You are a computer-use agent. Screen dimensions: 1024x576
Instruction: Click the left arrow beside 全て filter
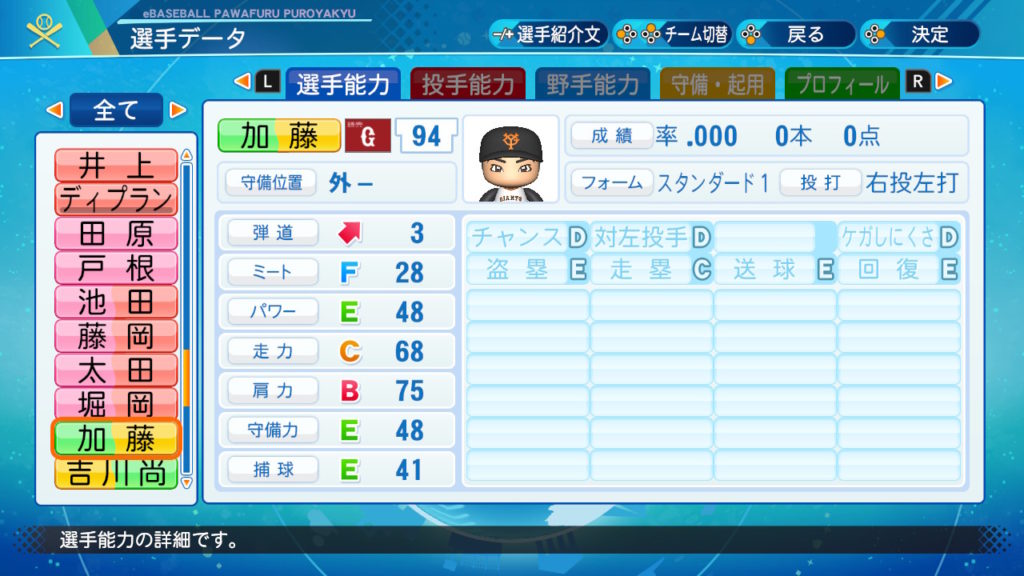click(x=55, y=110)
